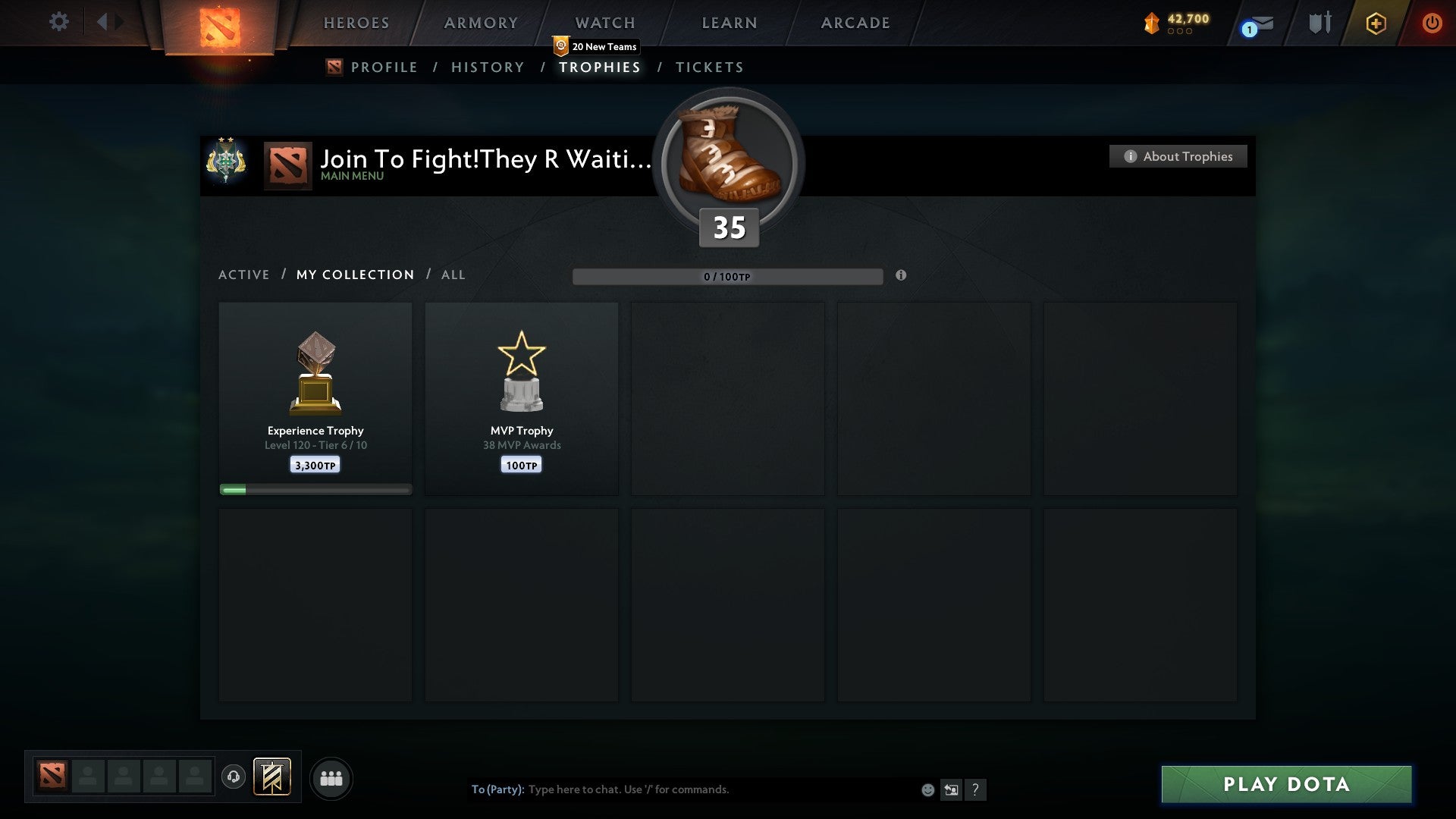Switch to the ALL trophies filter
The image size is (1456, 819).
point(453,275)
